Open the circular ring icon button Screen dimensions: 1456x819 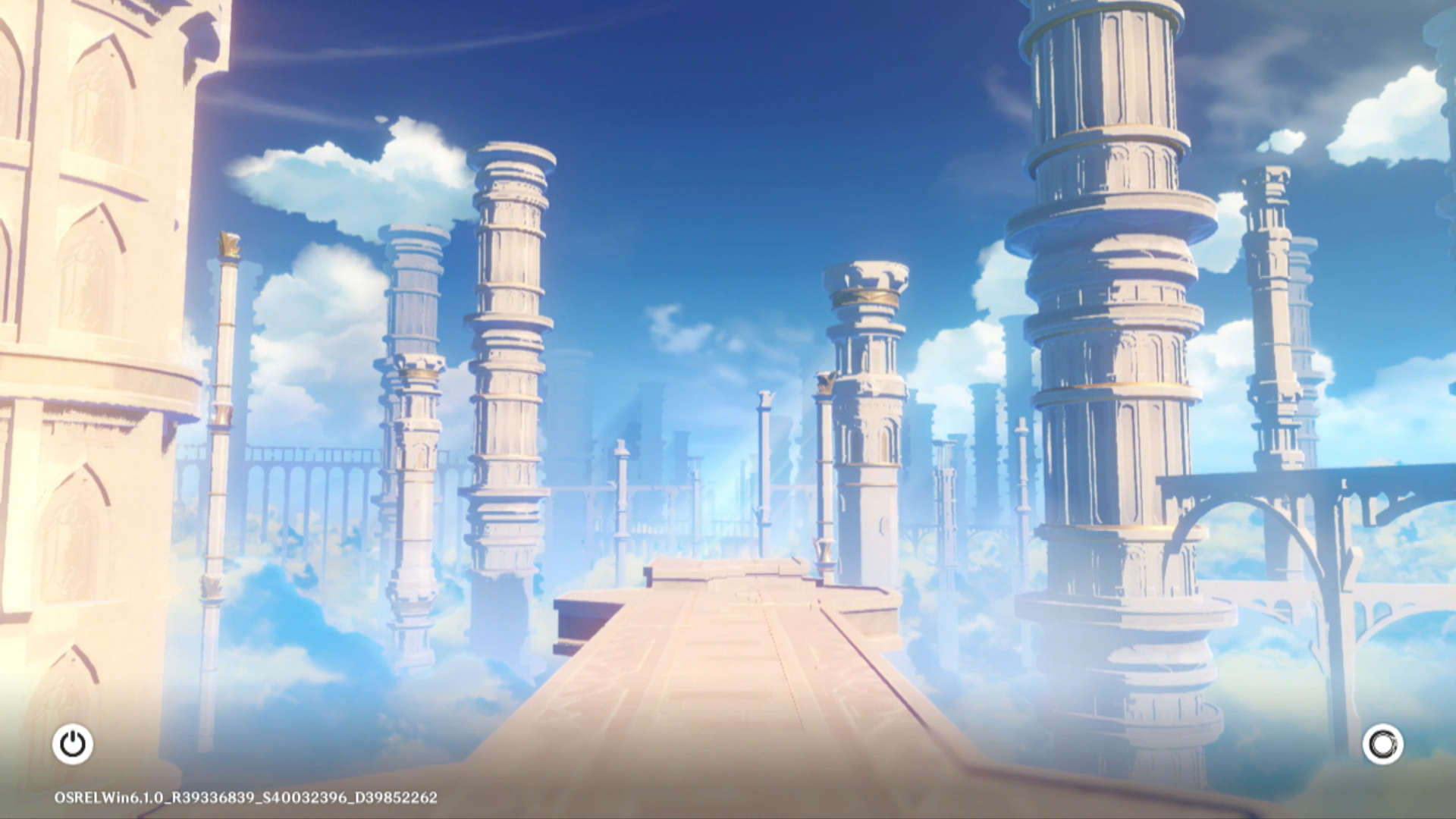[x=1382, y=744]
